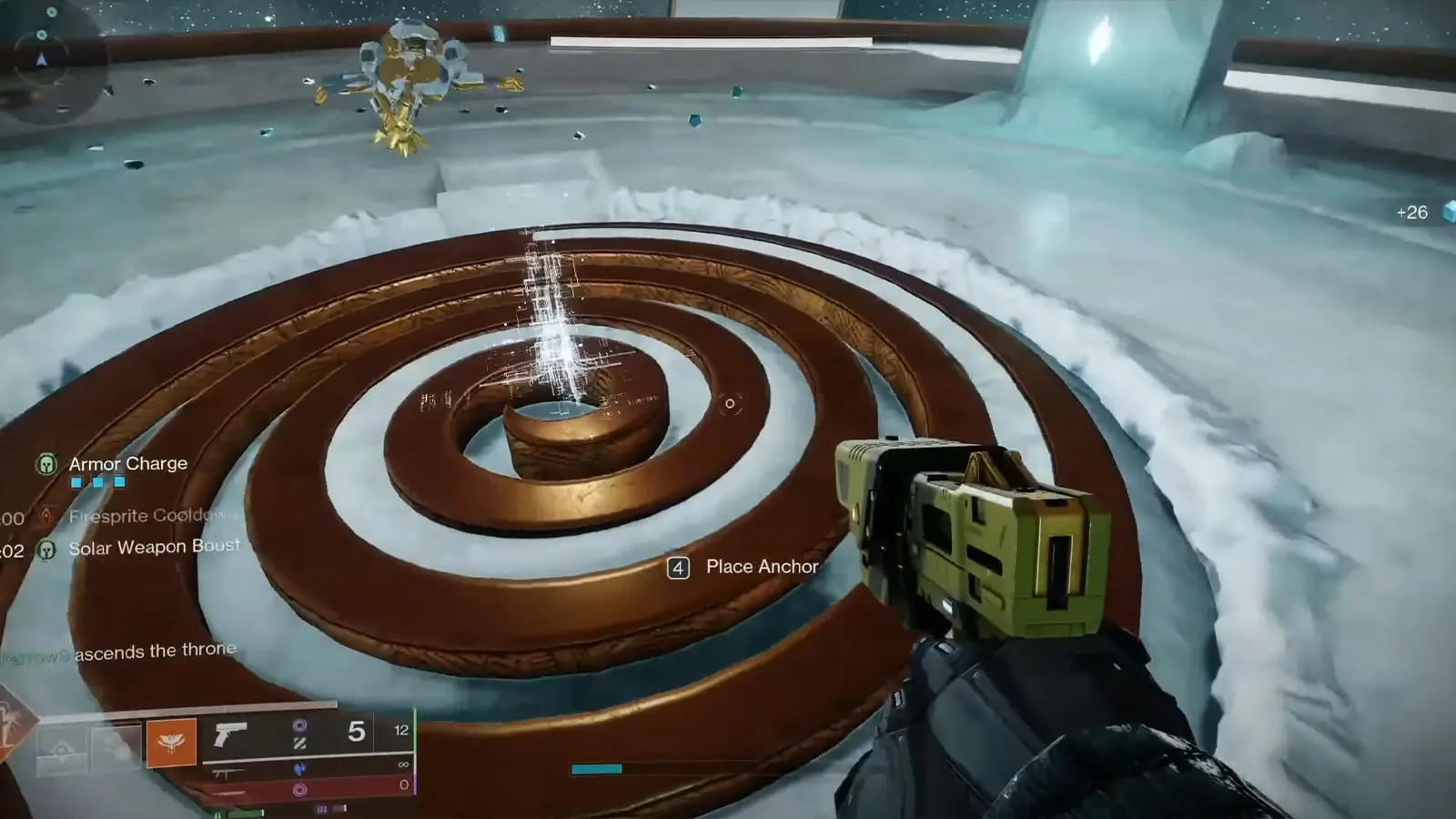This screenshot has height=819, width=1456.
Task: Click the purple weapon perk ring icon
Action: click(x=301, y=725)
